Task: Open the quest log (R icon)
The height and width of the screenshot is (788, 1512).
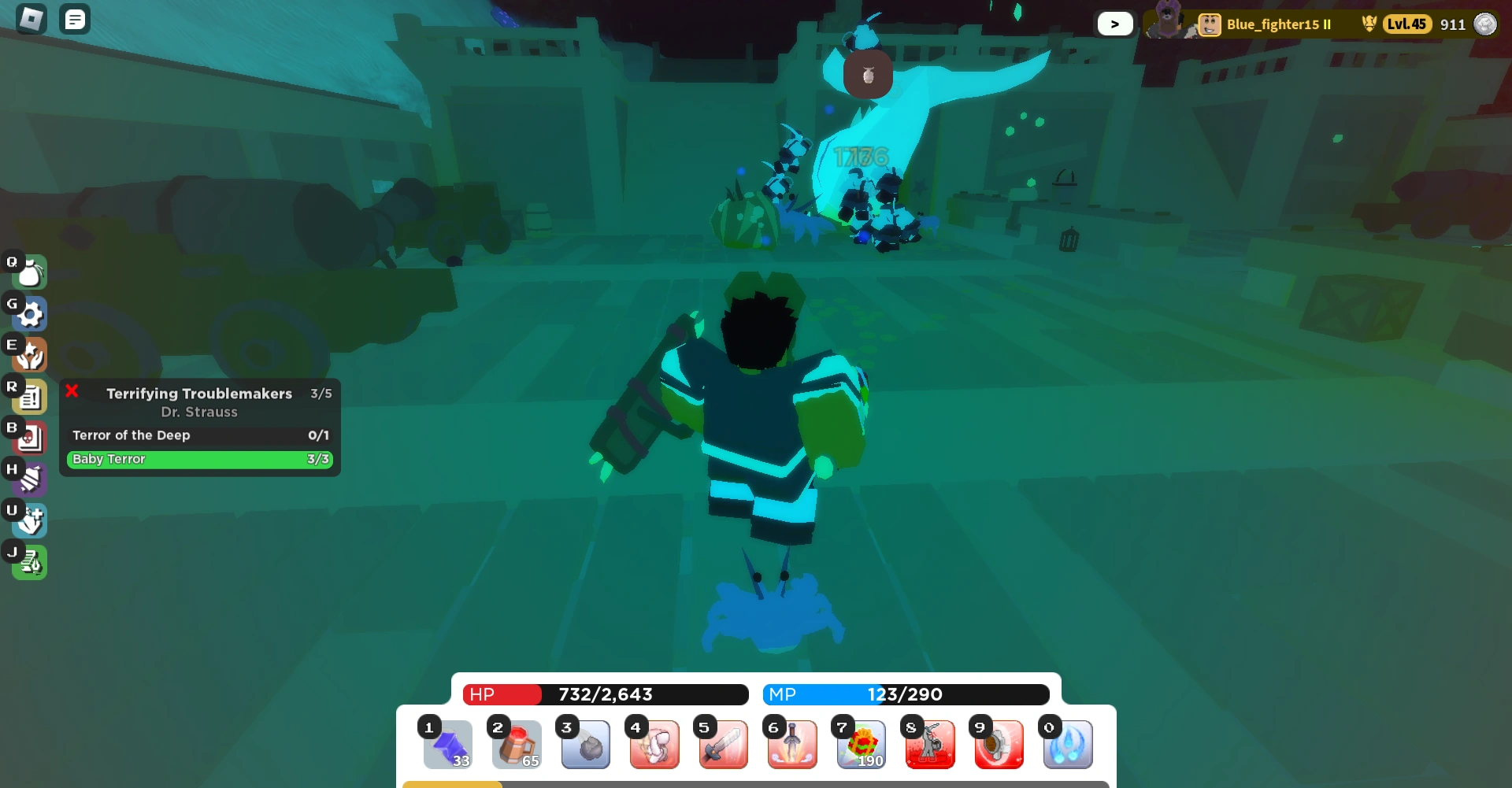Action: [28, 397]
